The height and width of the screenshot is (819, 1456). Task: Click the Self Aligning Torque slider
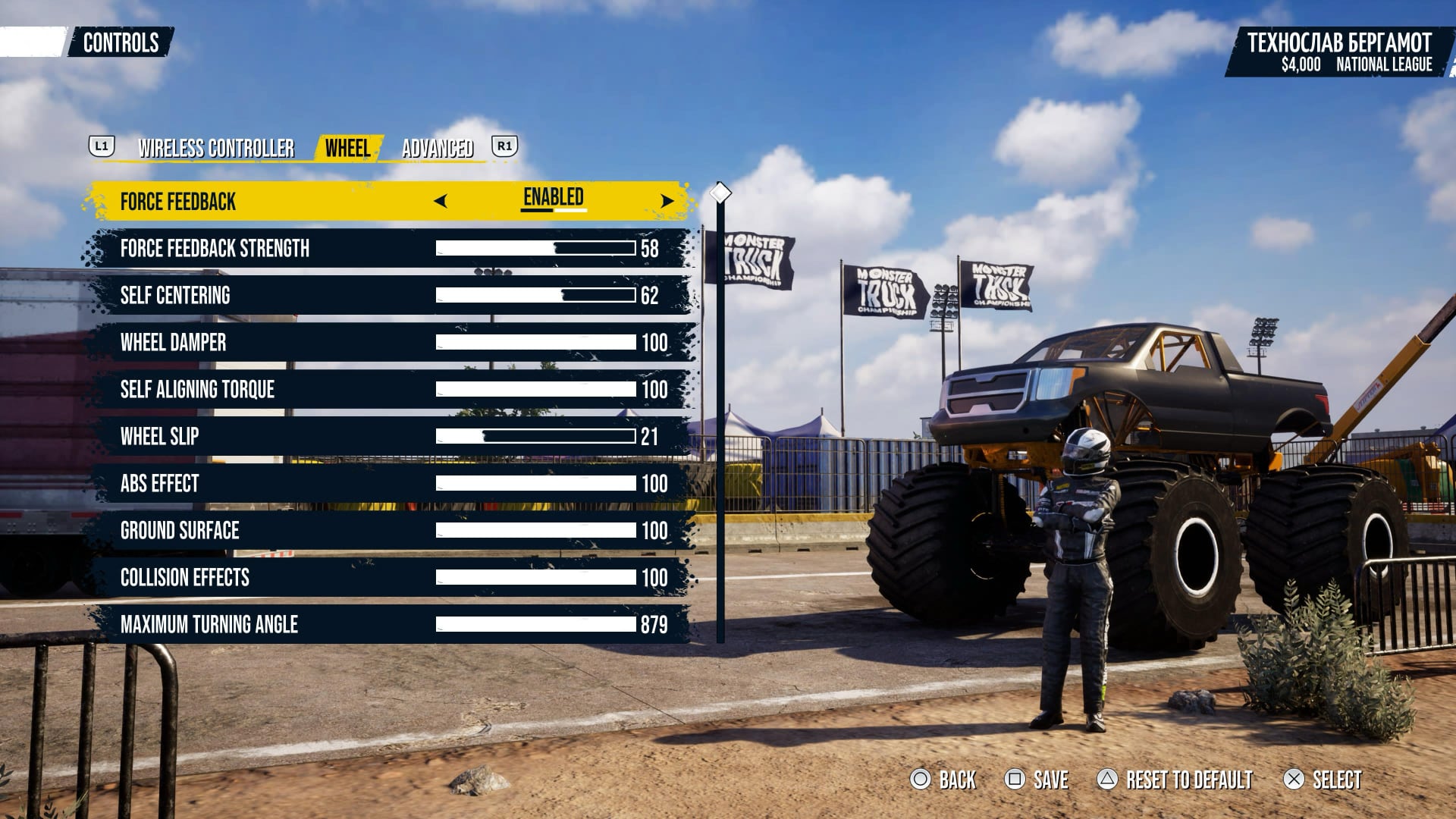tap(535, 389)
